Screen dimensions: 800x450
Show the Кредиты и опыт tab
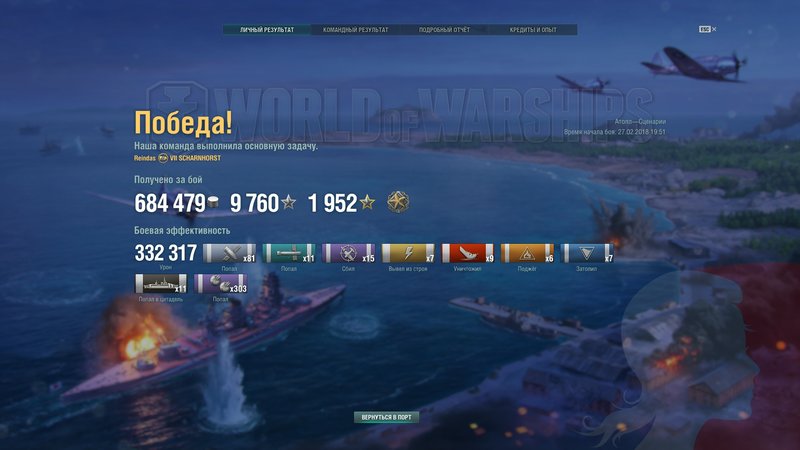click(534, 30)
